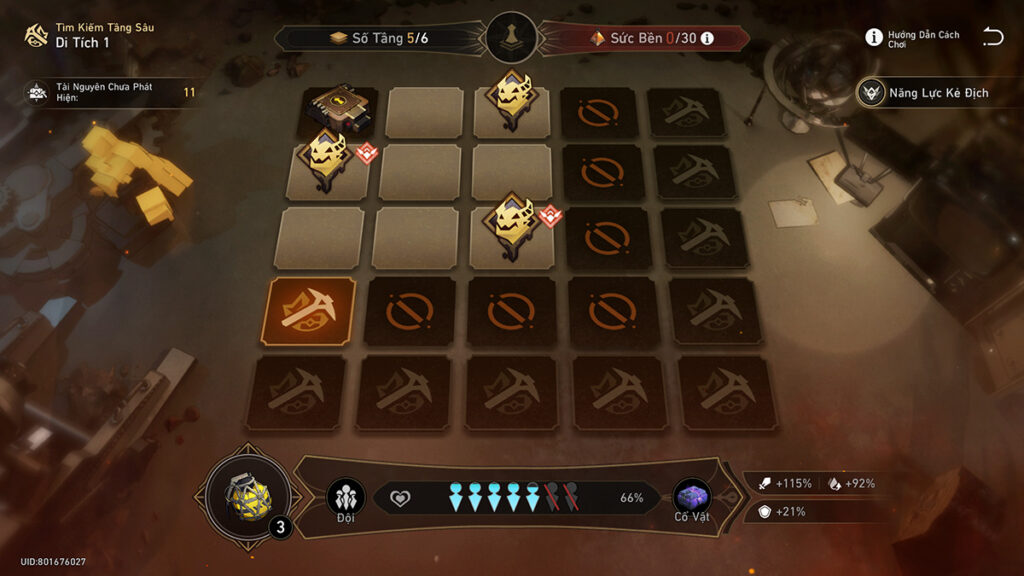
Task: Activate the golden grenade item with count 3
Action: (x=249, y=496)
